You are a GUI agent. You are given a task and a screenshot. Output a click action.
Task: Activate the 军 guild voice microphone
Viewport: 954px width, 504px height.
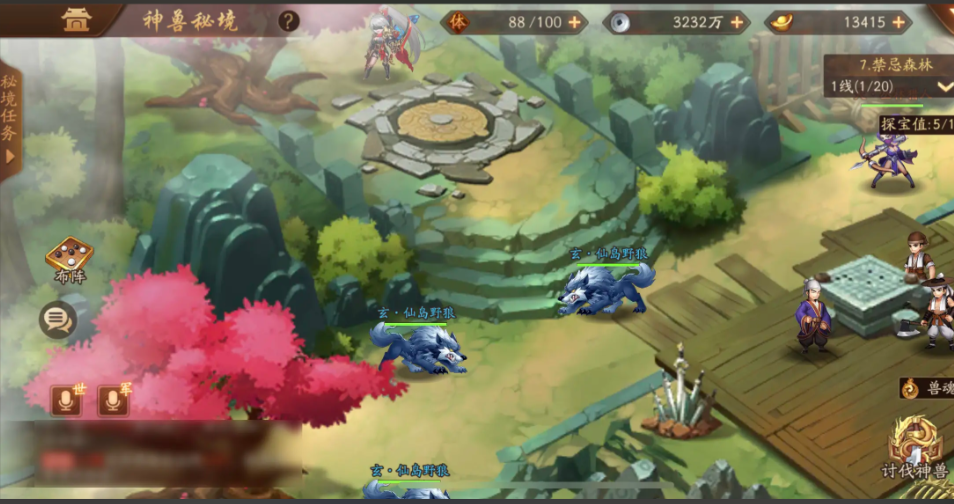pyautogui.click(x=112, y=400)
